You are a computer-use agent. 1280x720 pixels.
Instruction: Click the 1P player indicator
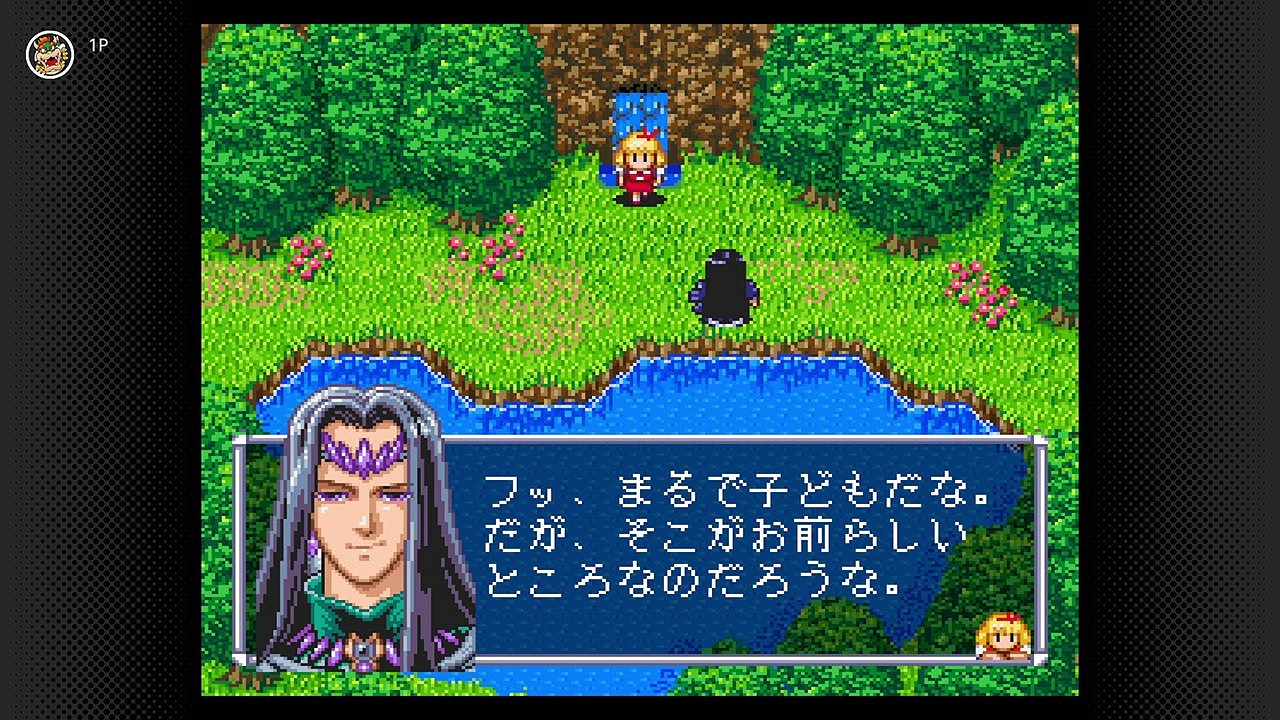pyautogui.click(x=100, y=45)
